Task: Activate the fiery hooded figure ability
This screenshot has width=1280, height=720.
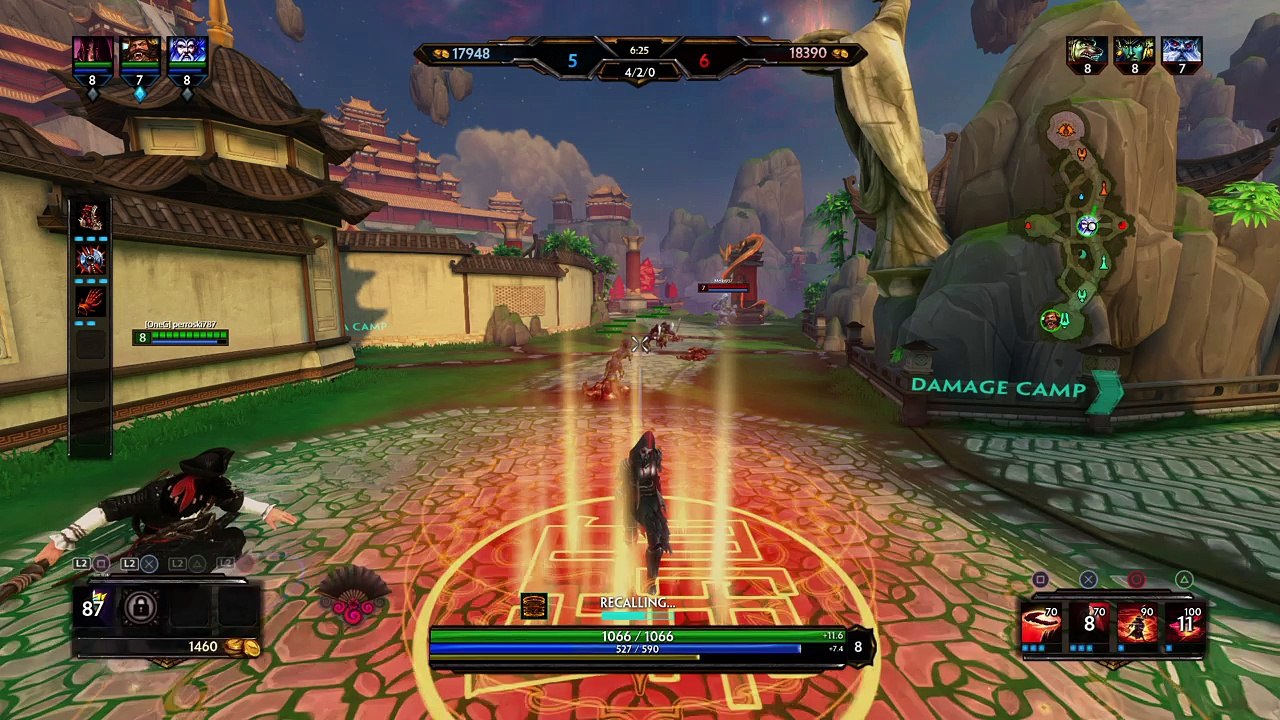Action: (x=1137, y=624)
